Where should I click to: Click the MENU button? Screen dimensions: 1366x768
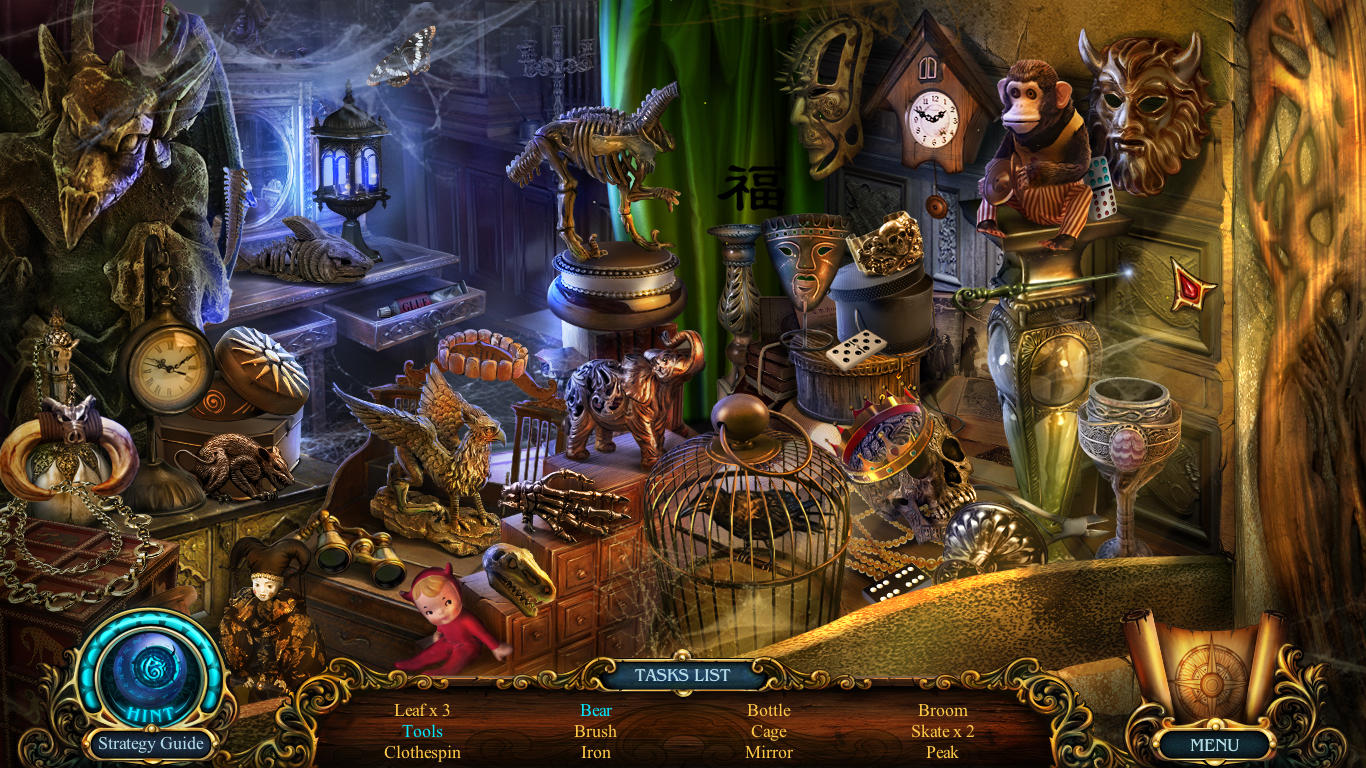[1214, 745]
